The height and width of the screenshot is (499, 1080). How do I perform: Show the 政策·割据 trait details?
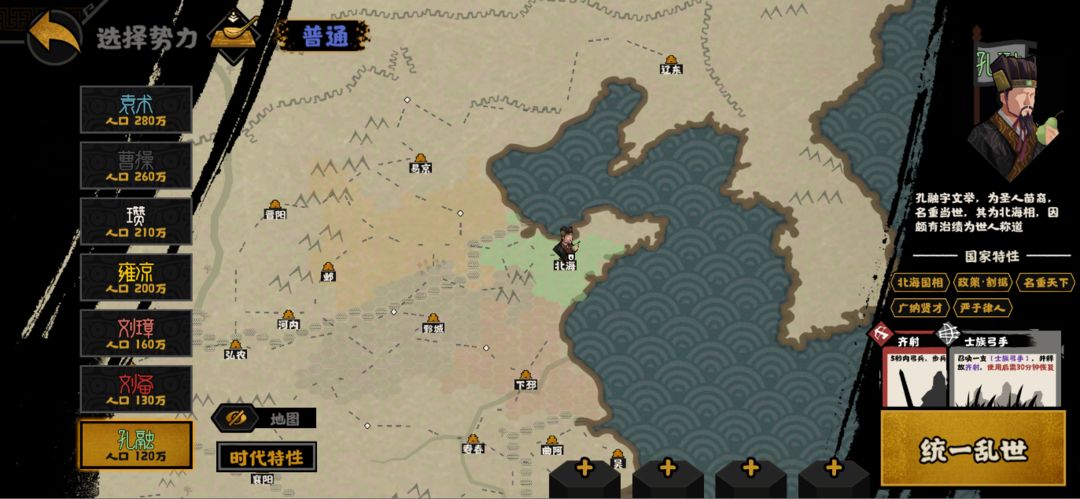pos(982,283)
